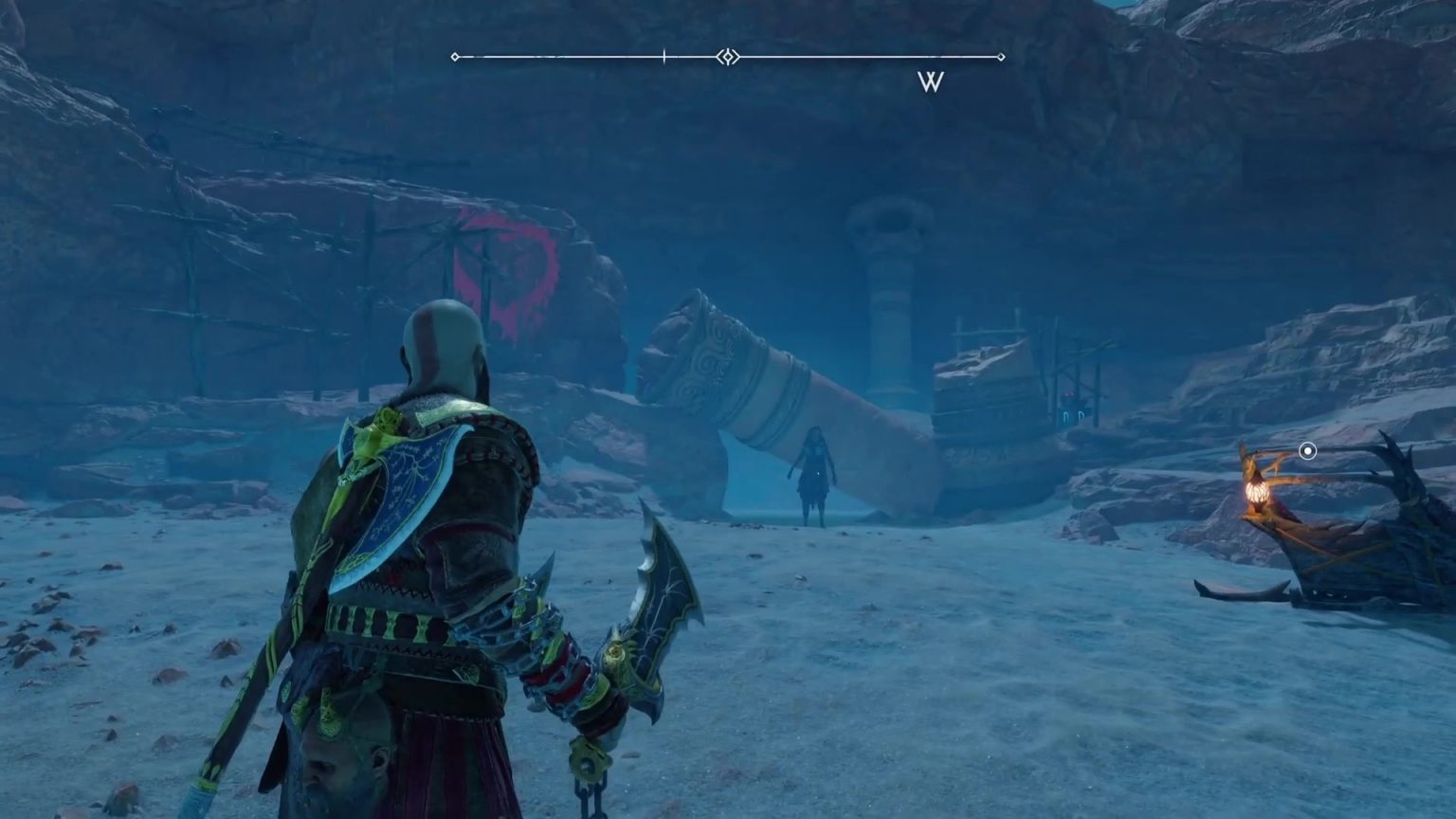
Task: Click the center of the compass progress bar
Action: tap(728, 55)
